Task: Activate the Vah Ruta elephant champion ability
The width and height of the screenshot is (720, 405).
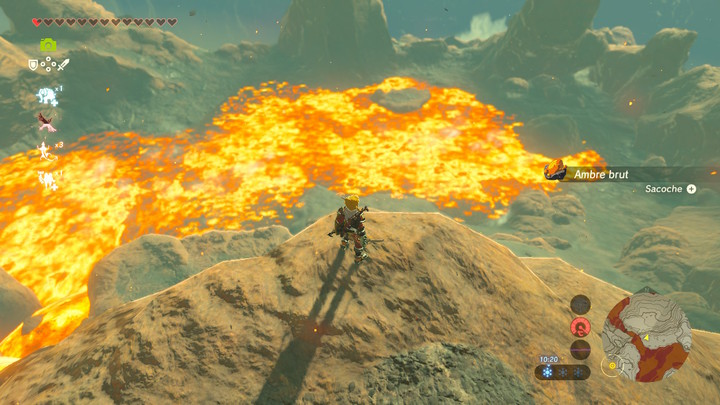Action: (x=46, y=95)
